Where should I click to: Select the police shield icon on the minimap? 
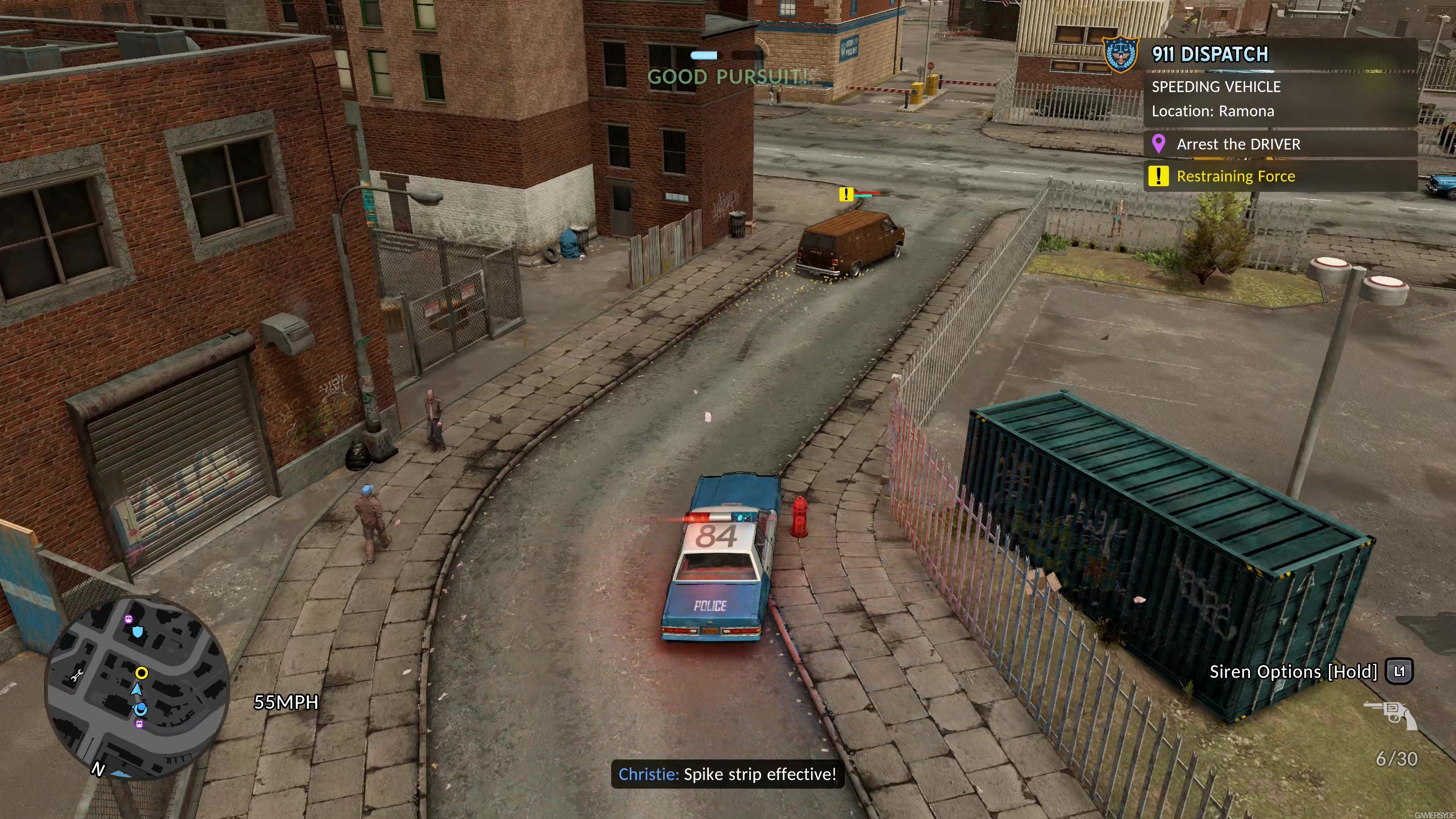click(138, 631)
